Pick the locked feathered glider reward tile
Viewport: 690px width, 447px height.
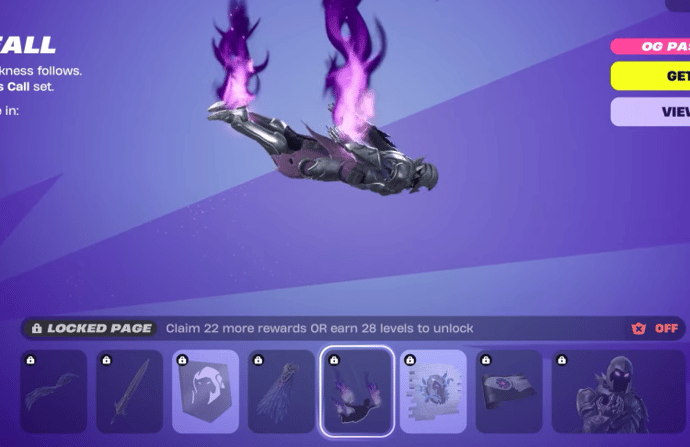tap(281, 392)
